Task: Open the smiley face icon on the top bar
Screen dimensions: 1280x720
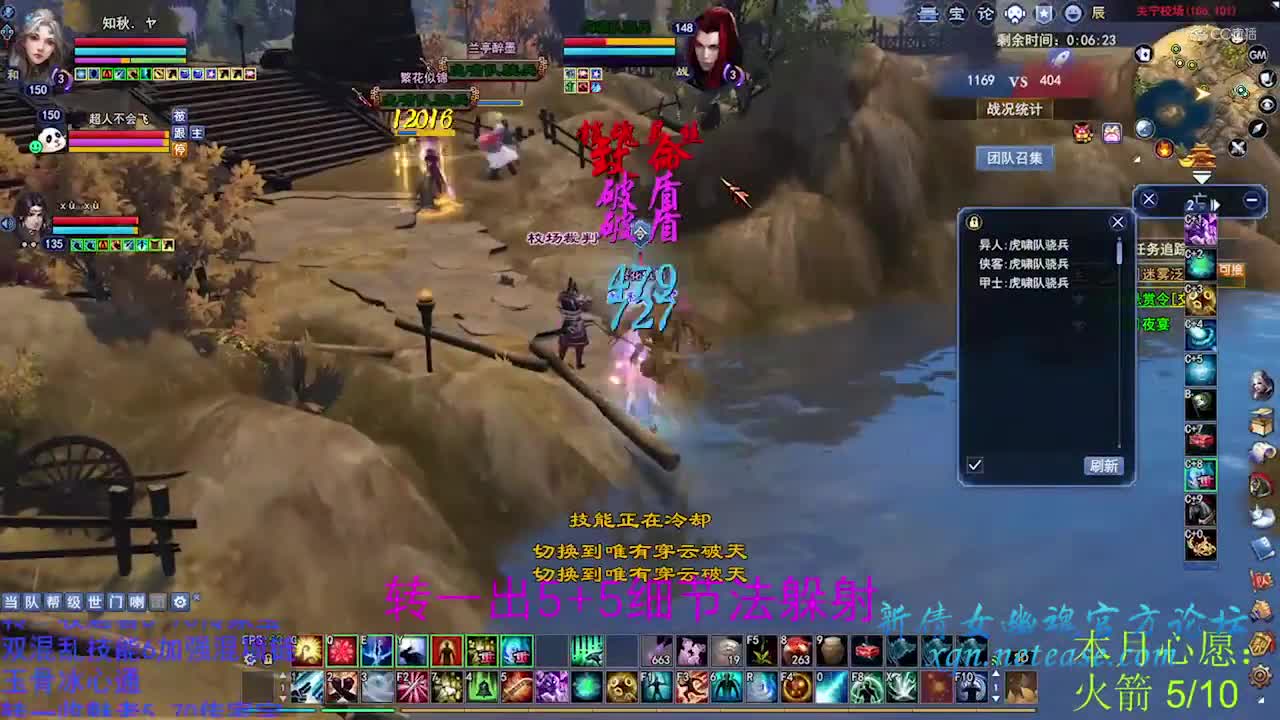Action: [x=1073, y=13]
